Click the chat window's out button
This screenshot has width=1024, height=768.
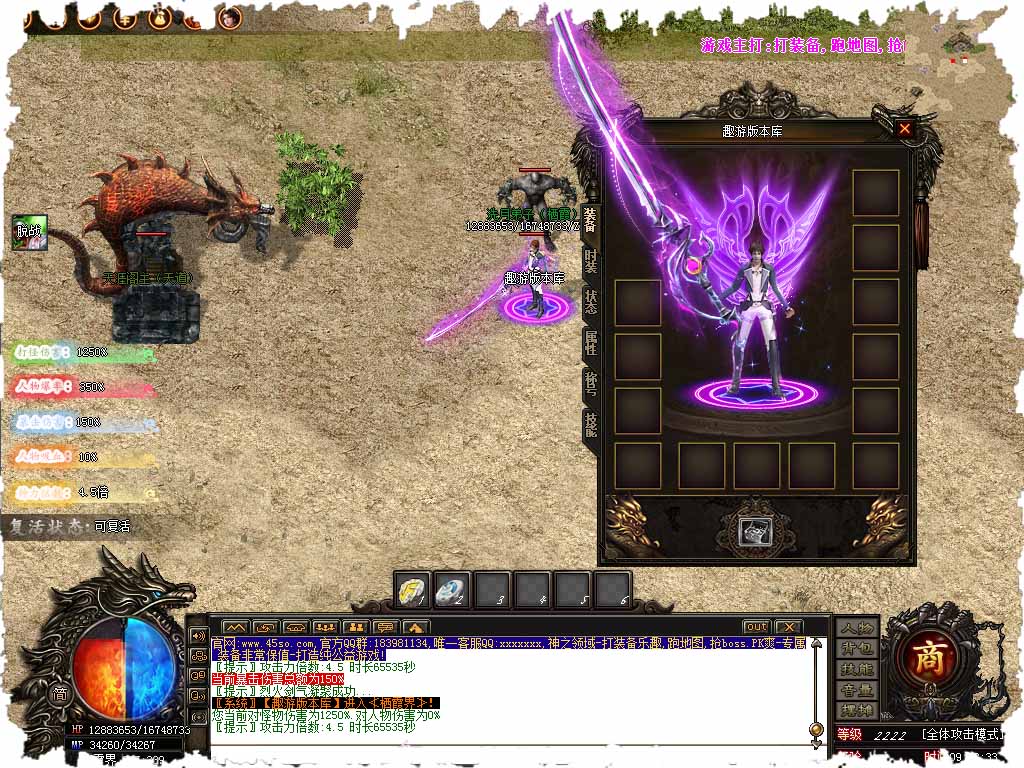tap(757, 627)
